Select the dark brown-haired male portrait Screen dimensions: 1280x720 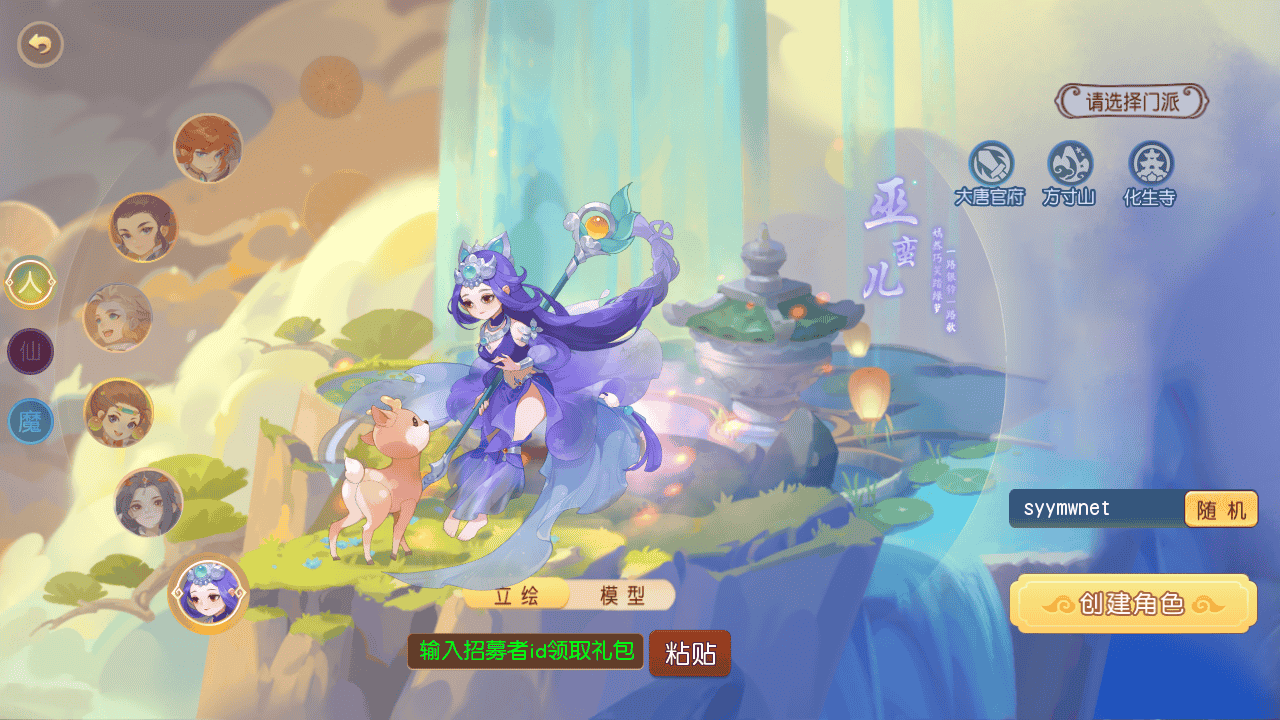[143, 227]
